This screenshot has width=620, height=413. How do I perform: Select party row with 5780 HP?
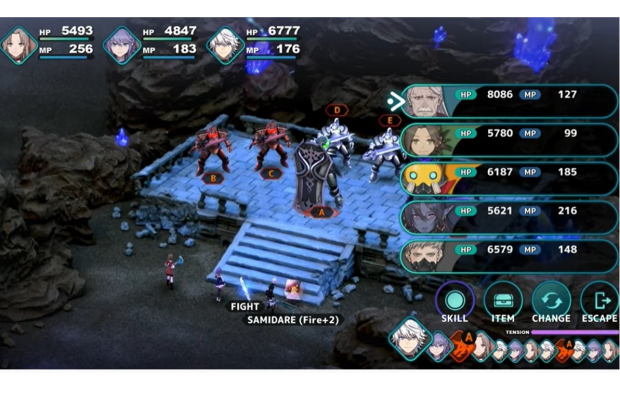(509, 139)
